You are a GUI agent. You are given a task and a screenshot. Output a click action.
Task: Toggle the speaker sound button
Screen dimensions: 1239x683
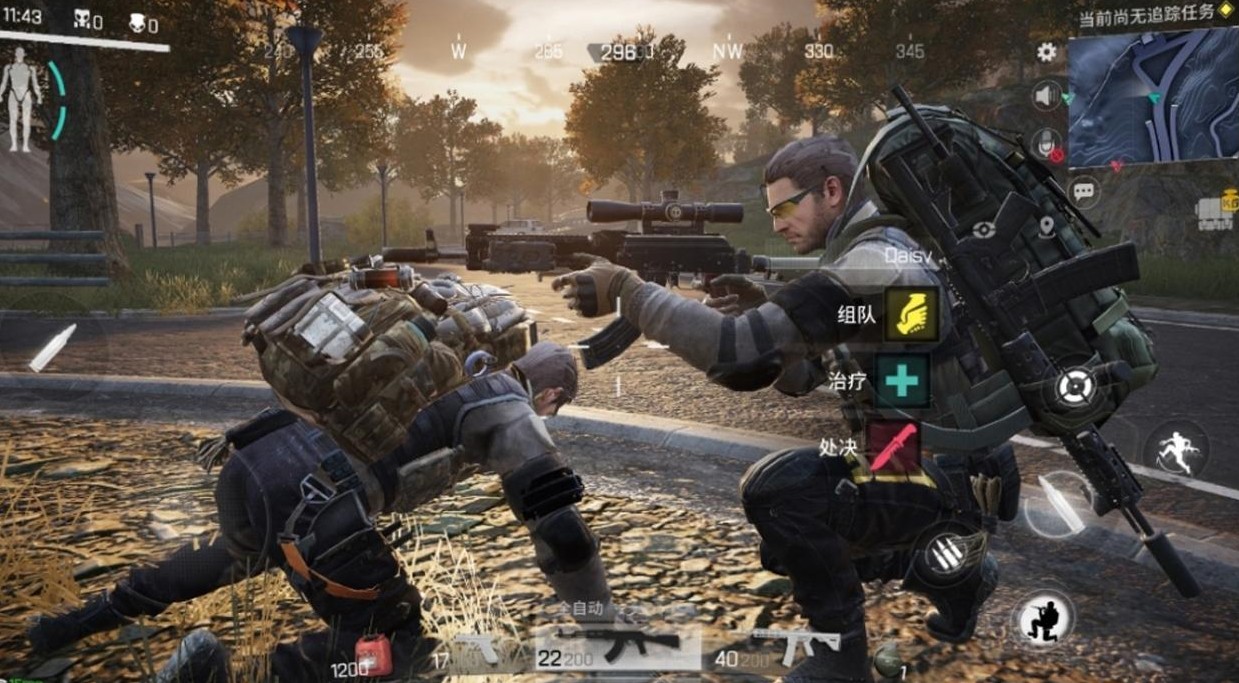(1047, 96)
